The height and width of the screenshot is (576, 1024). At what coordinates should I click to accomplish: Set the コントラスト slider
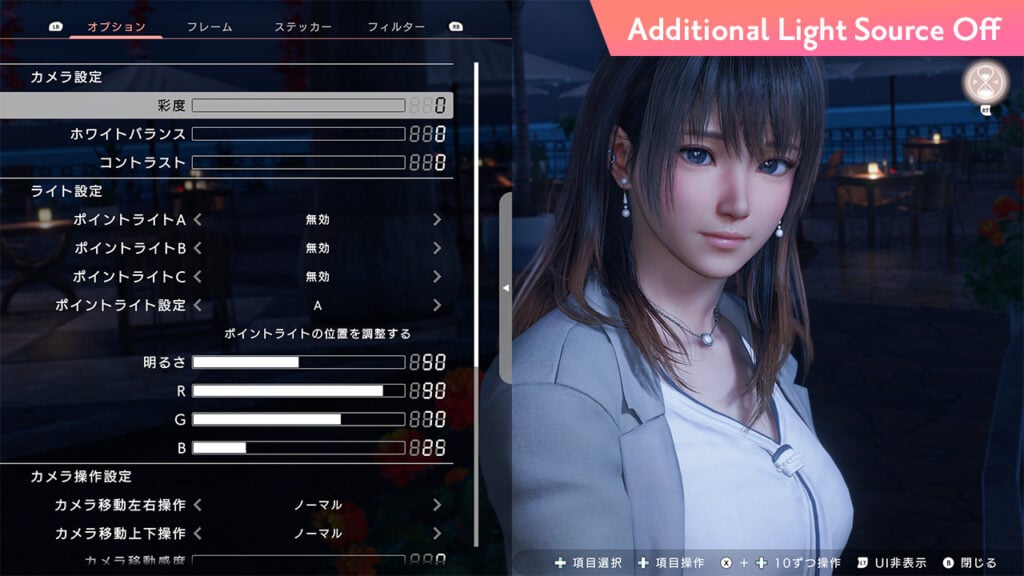click(x=298, y=162)
